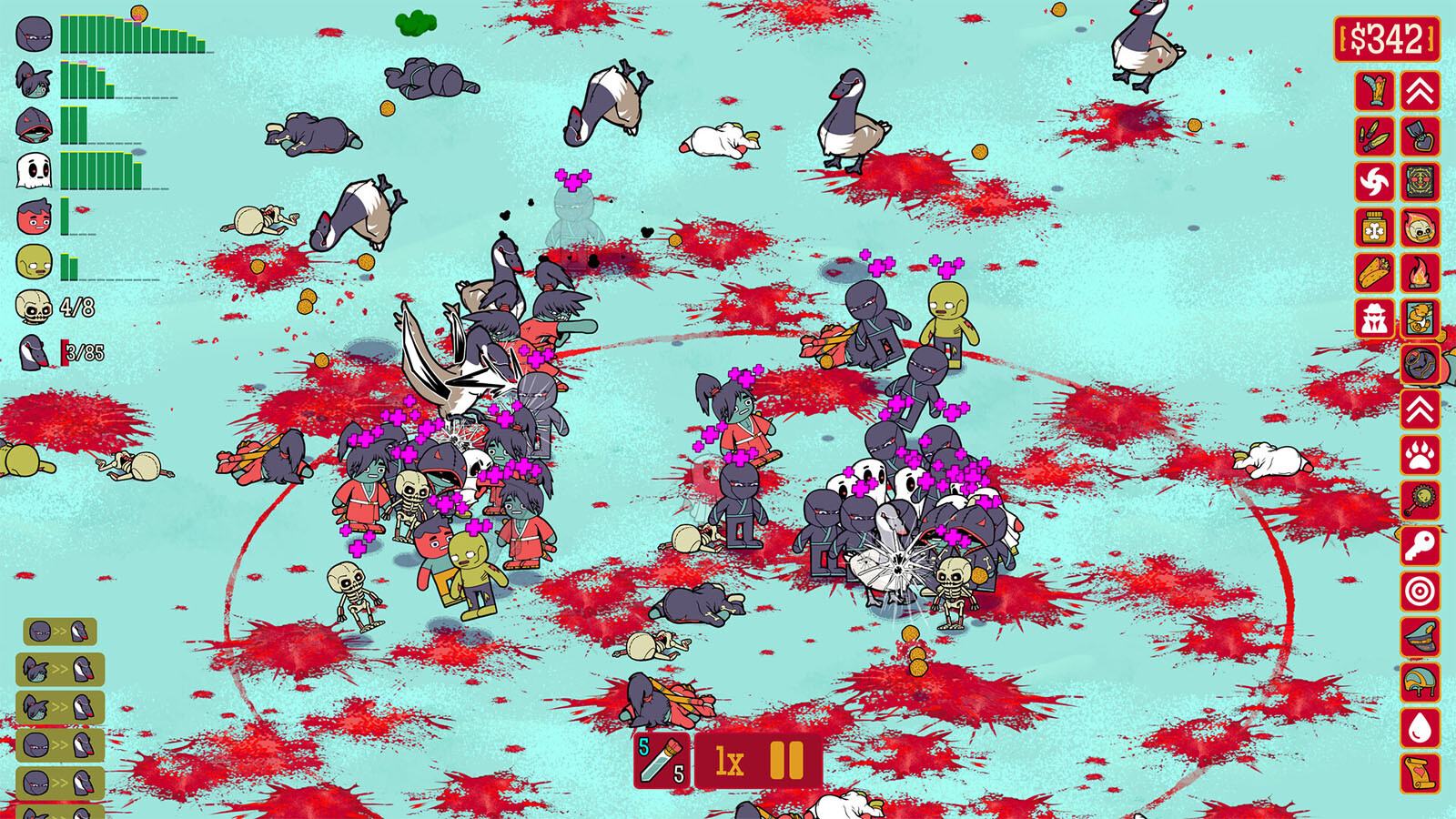1456x819 pixels.
Task: Open the heart scroll icon
Action: [1421, 773]
